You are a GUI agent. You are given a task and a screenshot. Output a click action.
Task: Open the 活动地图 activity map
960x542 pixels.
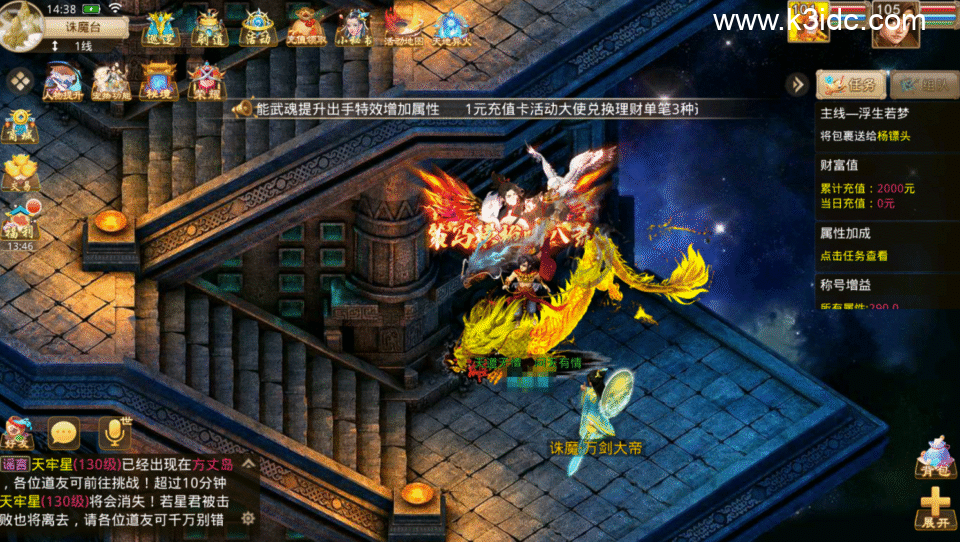(402, 28)
